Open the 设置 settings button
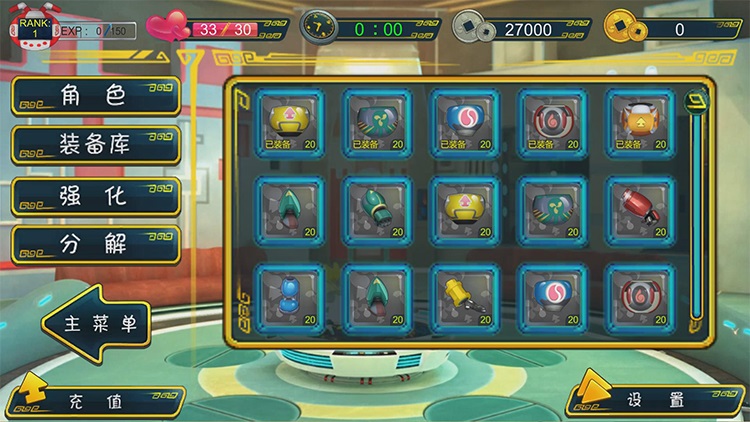The image size is (750, 422). 656,400
